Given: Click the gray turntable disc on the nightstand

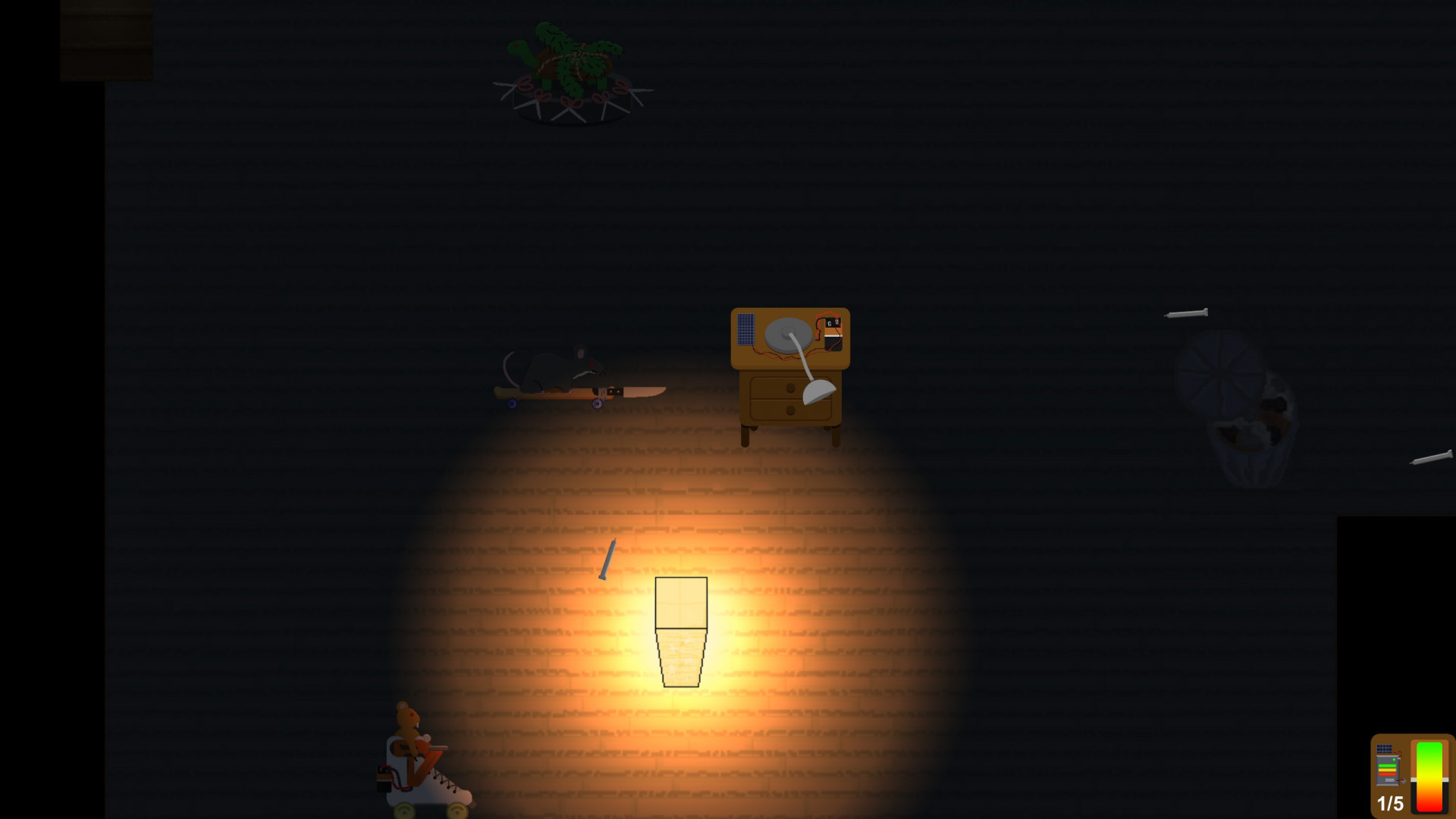Looking at the screenshot, I should click(787, 334).
